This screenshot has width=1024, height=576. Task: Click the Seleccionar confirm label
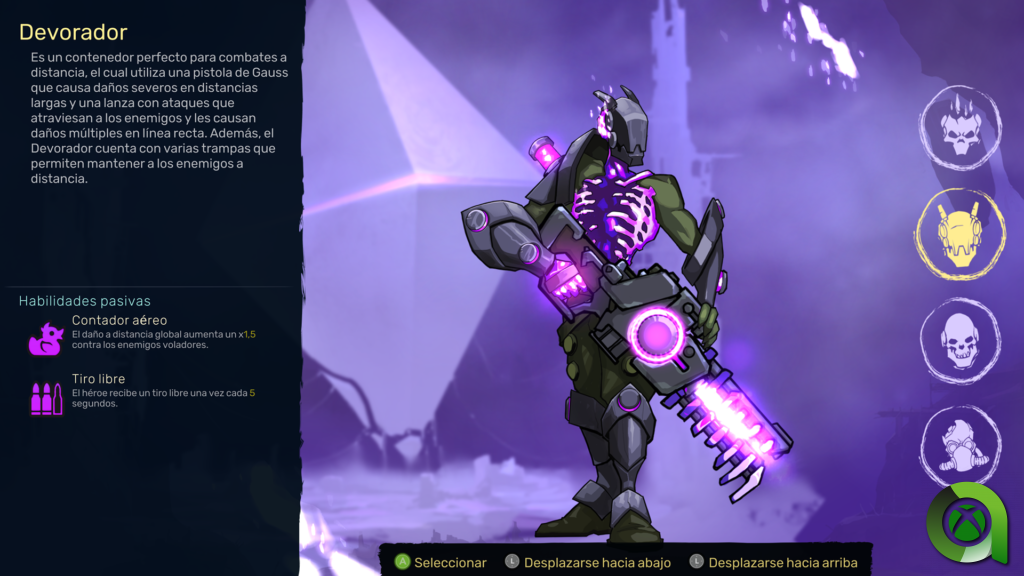(x=450, y=563)
